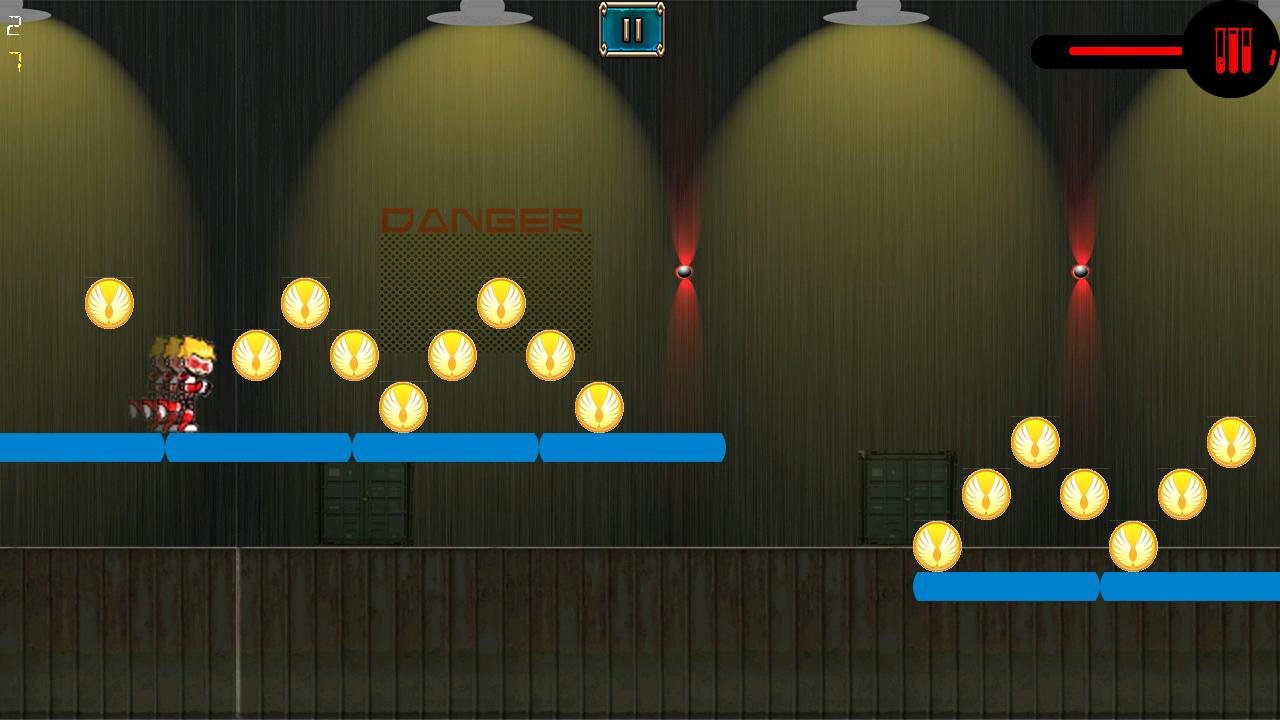
Task: Click the right metal container door
Action: click(903, 495)
